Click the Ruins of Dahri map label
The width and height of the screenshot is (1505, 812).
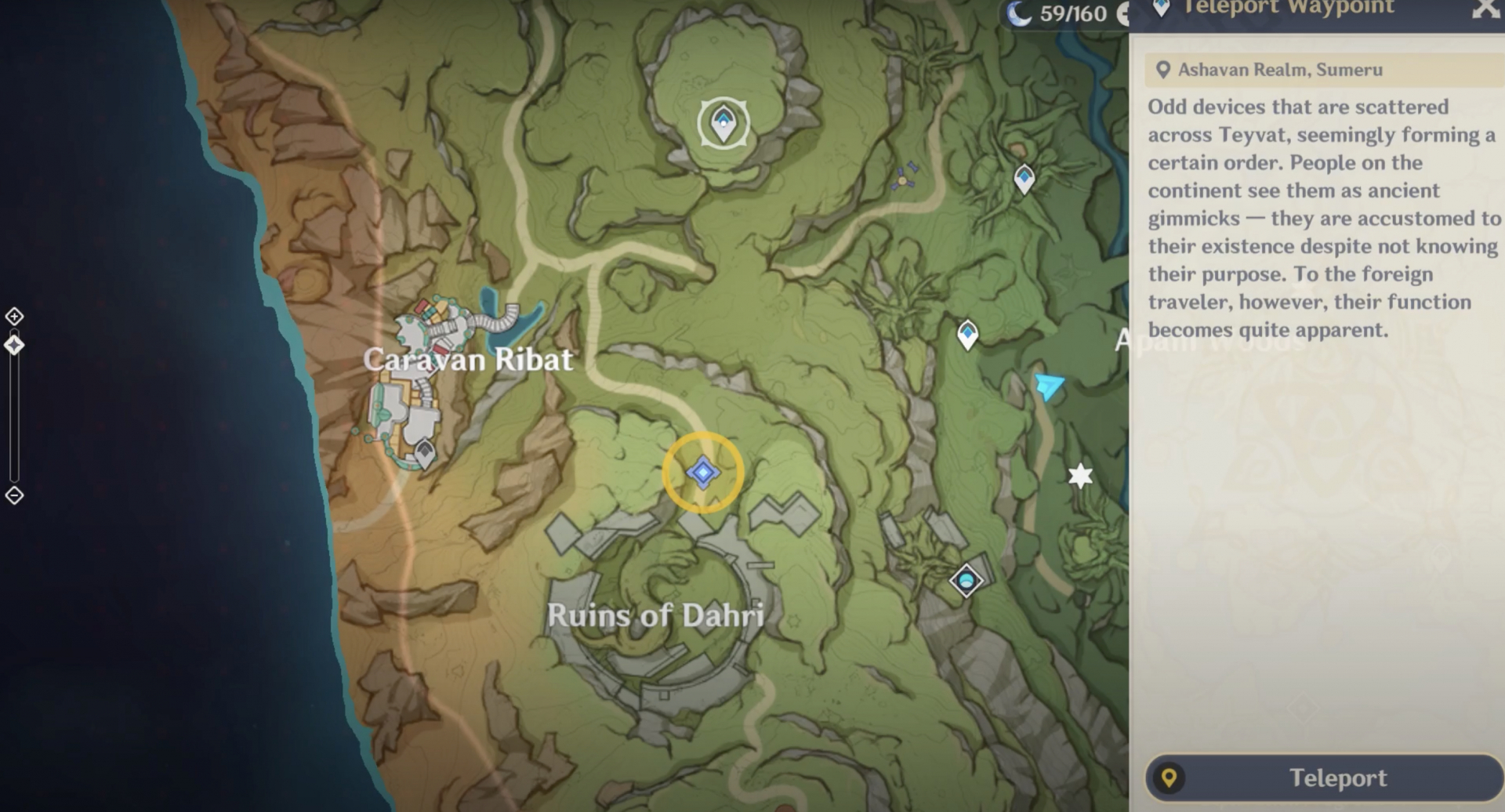(658, 617)
